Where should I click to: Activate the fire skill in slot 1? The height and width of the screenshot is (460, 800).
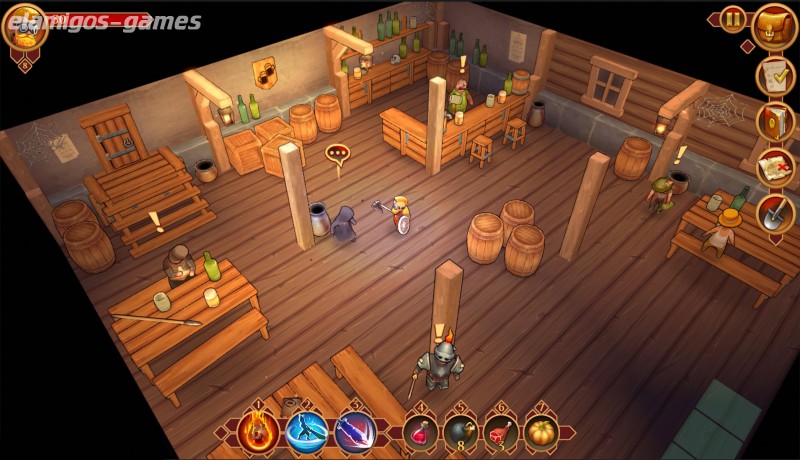(258, 432)
